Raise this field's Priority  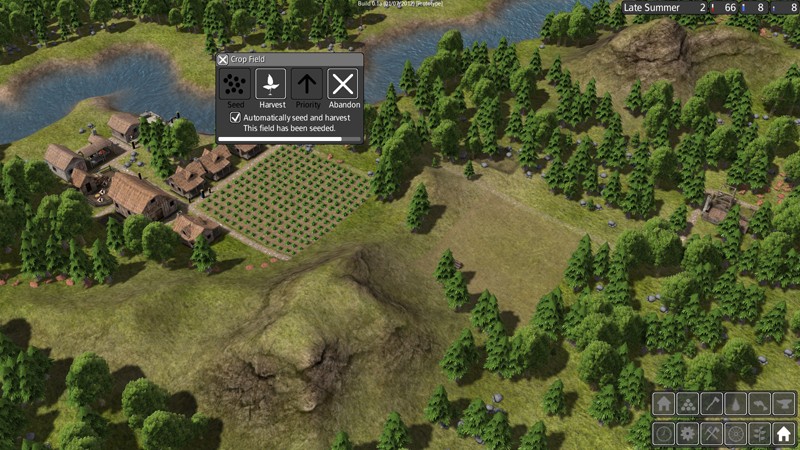pyautogui.click(x=307, y=84)
